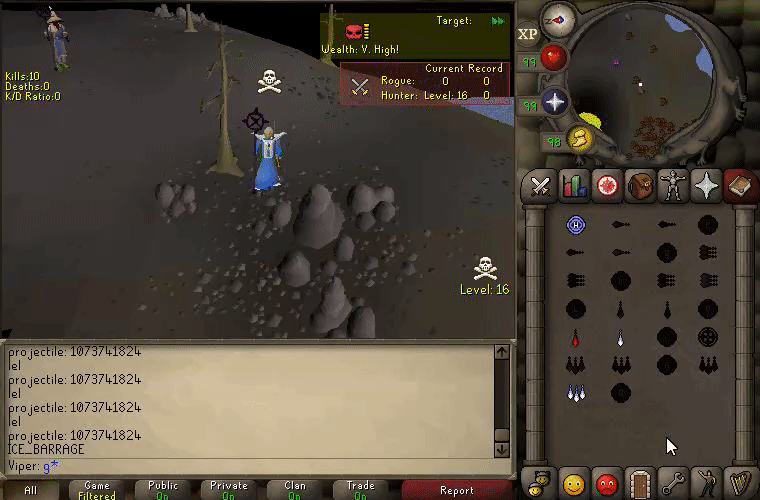Report a player with the Report button
This screenshot has height=500, width=760.
(457, 490)
